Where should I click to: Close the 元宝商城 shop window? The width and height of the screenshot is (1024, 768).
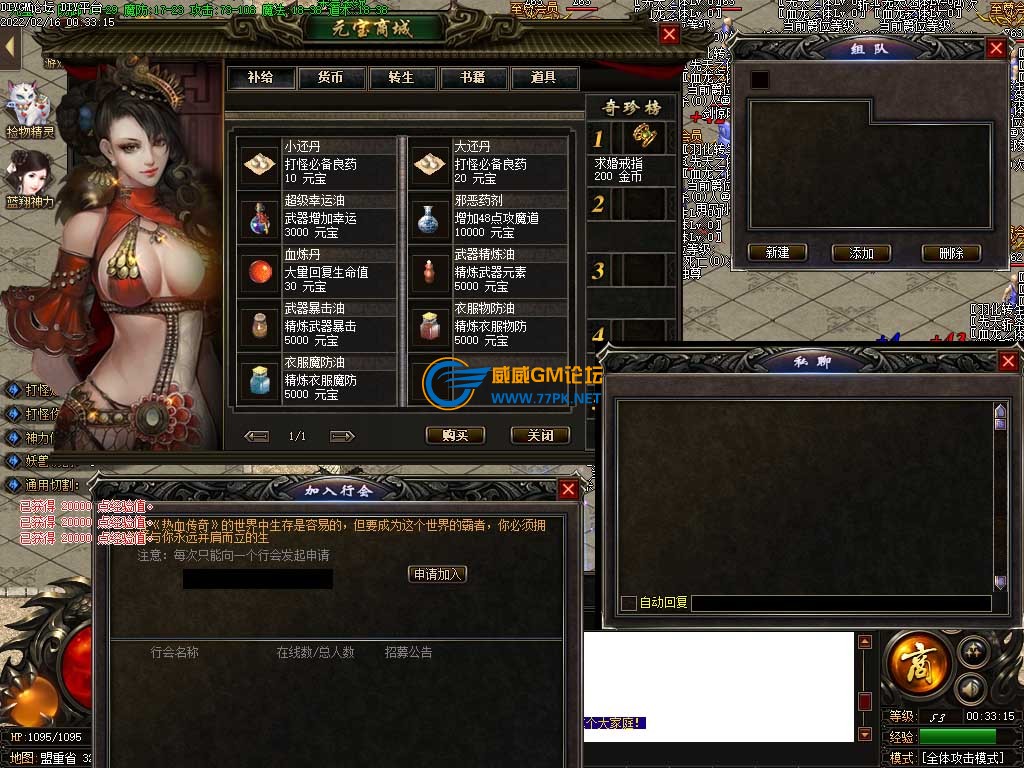[x=670, y=34]
